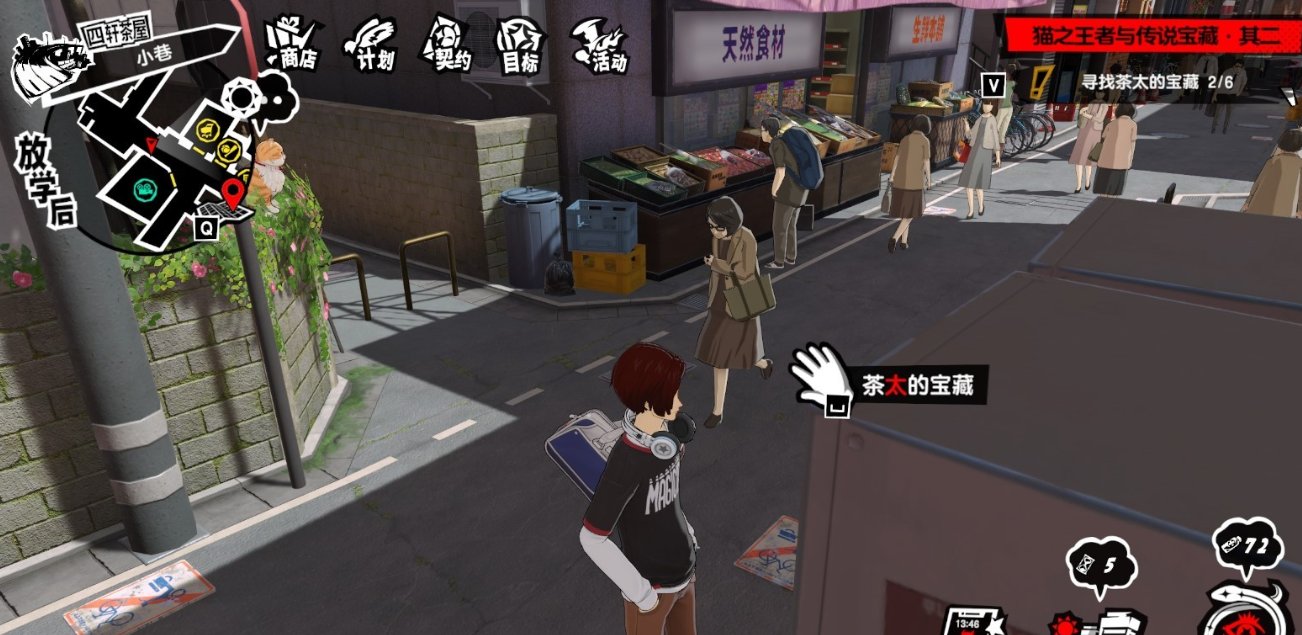The image size is (1302, 635).
Task: Open the 商店 shop menu
Action: pyautogui.click(x=291, y=45)
